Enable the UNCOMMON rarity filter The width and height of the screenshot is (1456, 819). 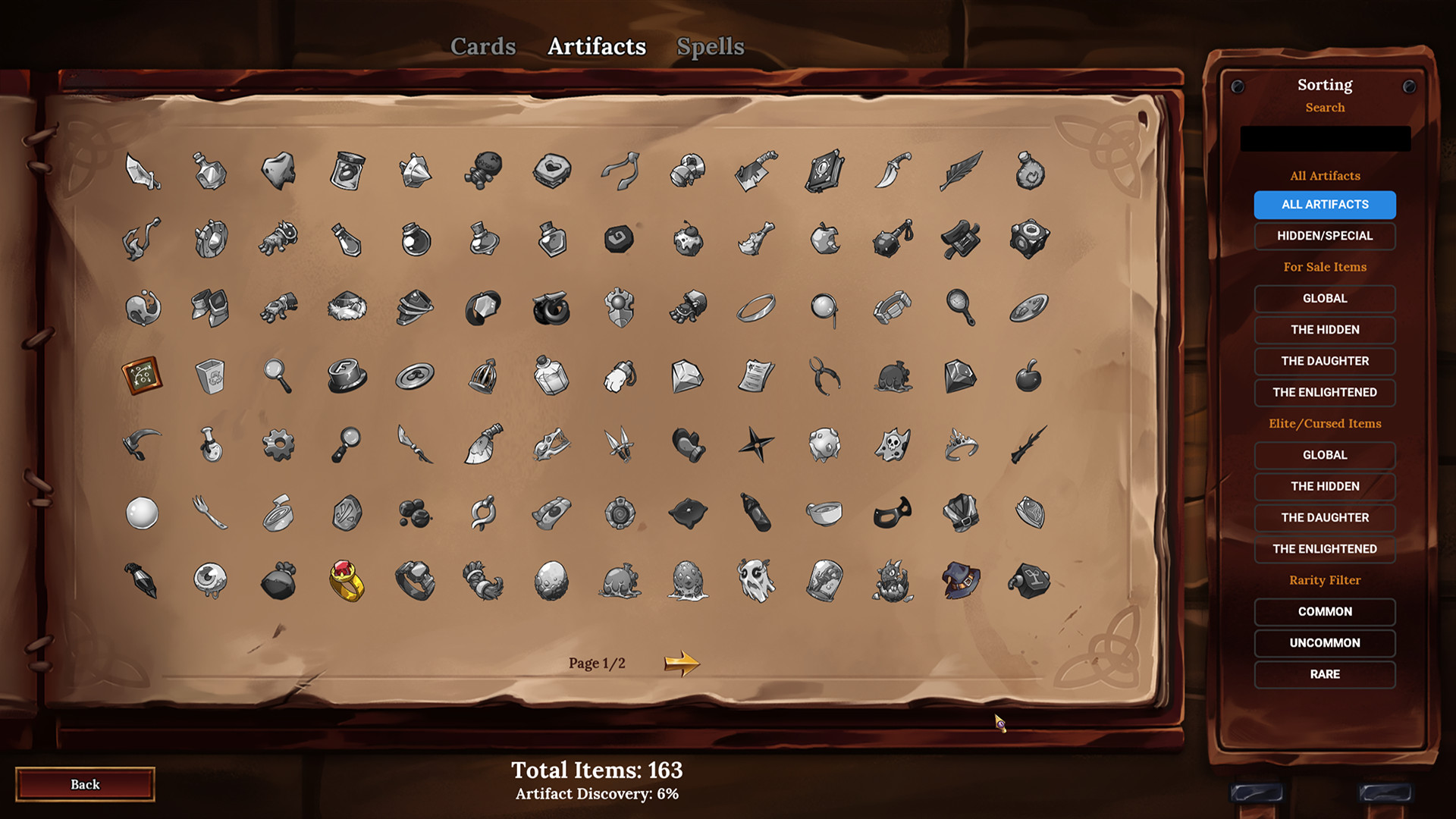point(1324,642)
